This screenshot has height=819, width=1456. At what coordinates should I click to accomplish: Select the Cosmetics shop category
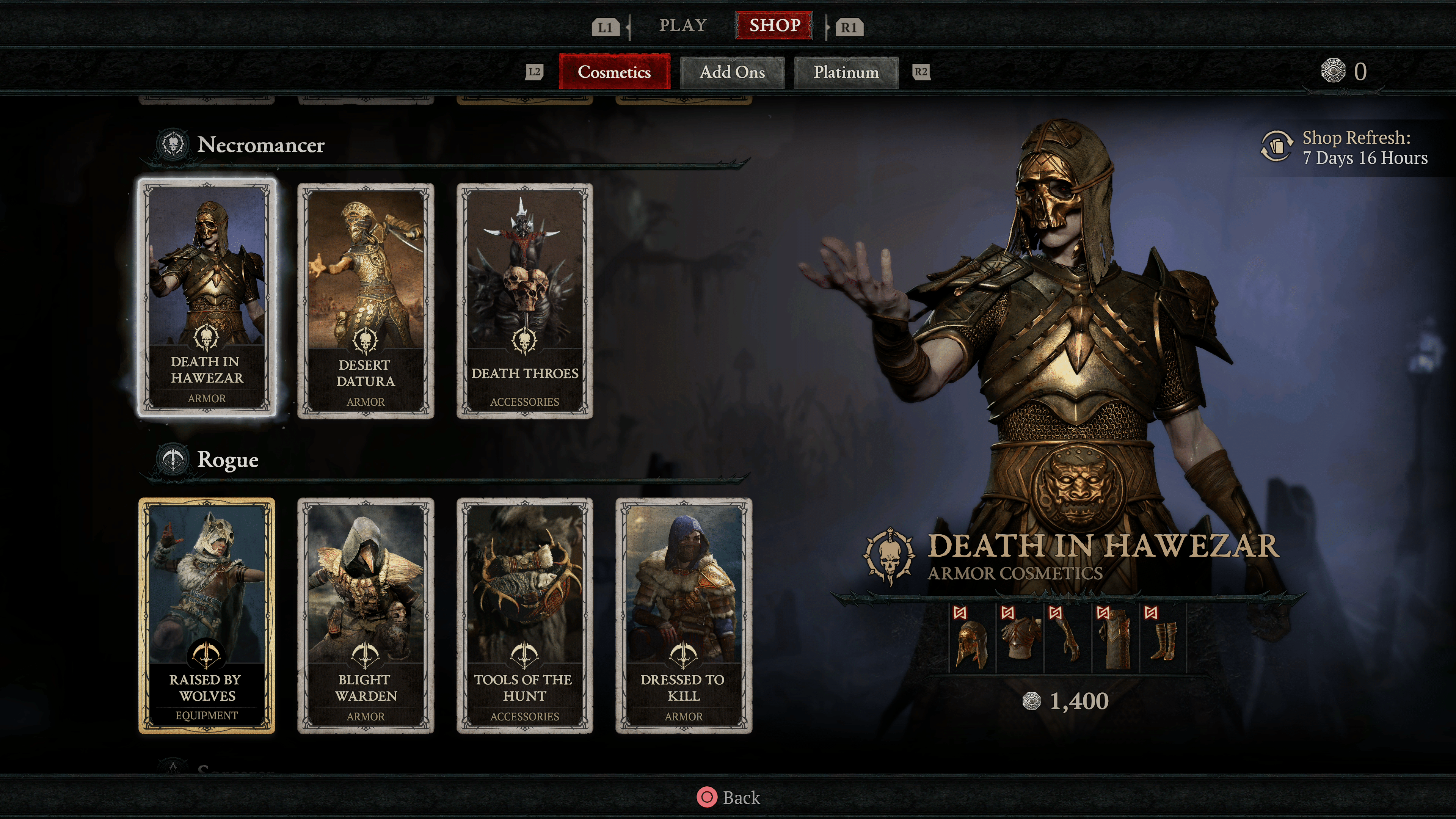point(614,72)
